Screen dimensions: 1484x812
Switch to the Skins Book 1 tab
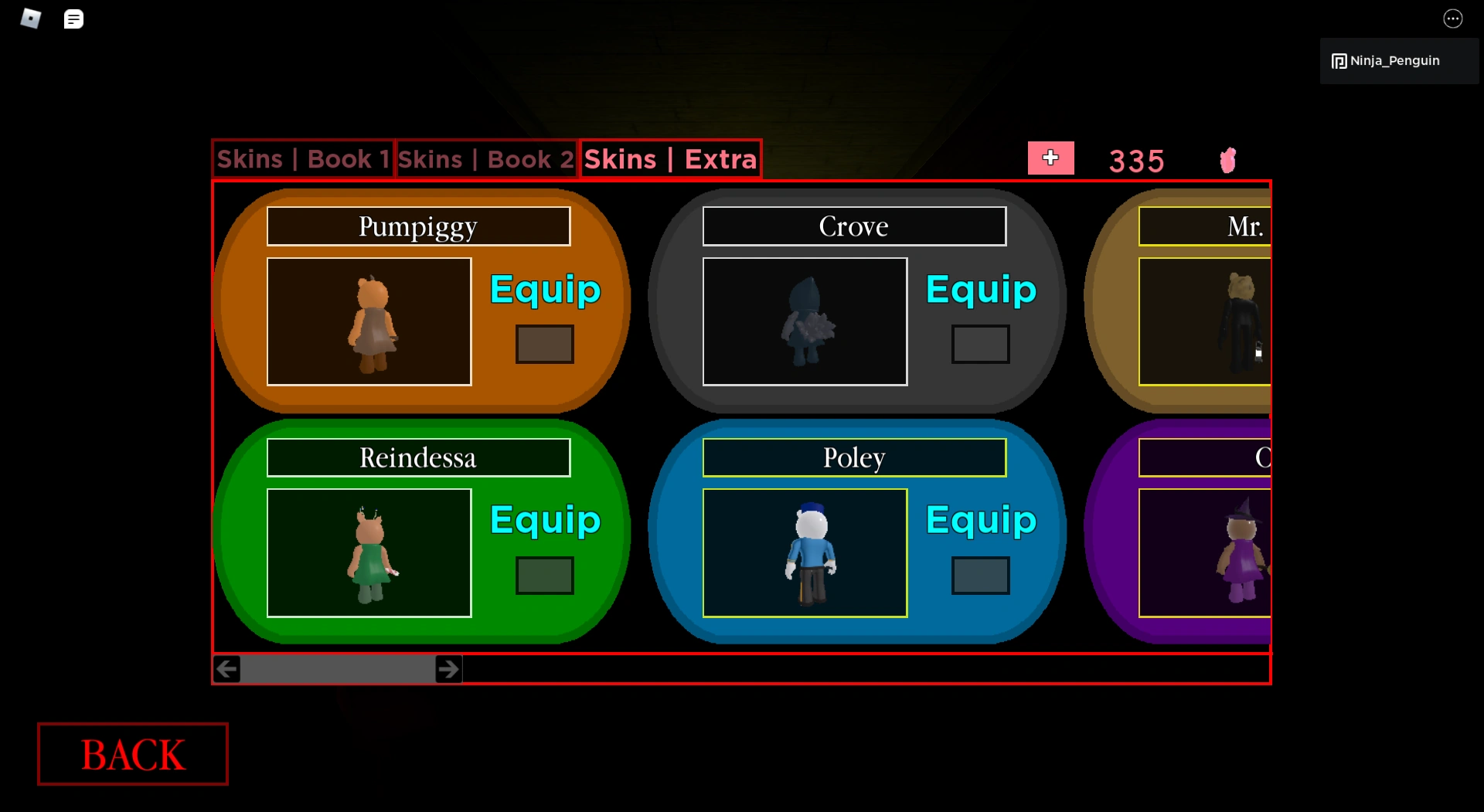pos(303,158)
